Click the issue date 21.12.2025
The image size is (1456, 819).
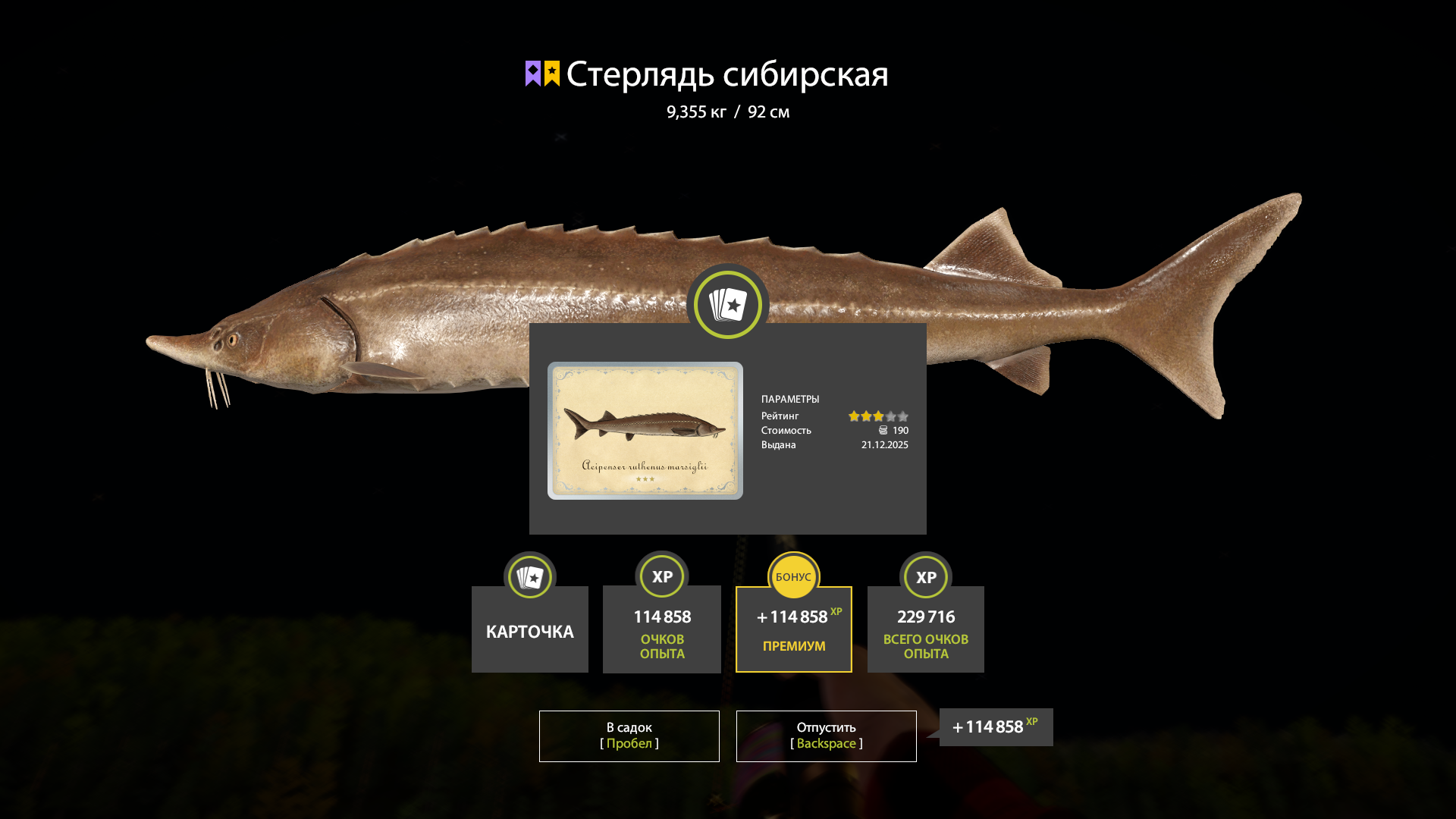[x=883, y=445]
